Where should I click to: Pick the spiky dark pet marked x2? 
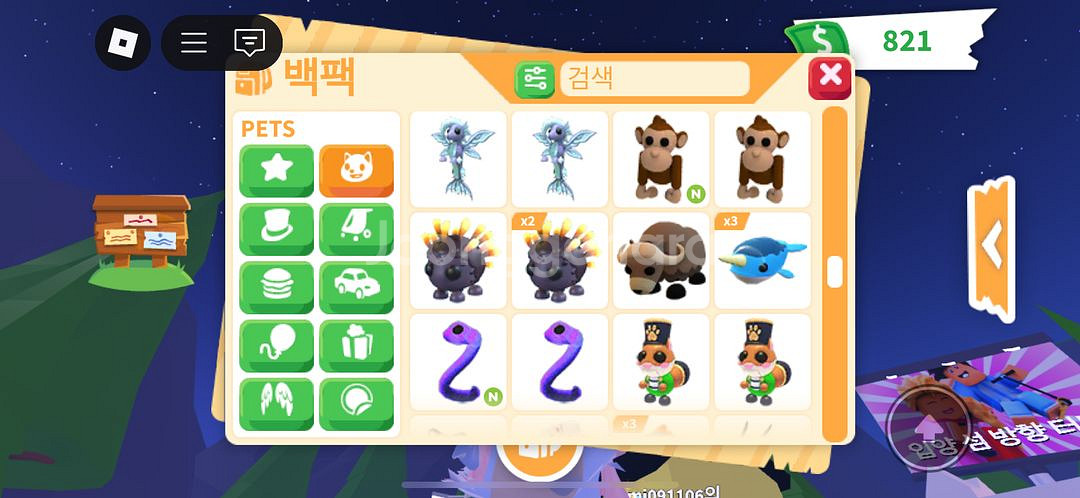click(560, 260)
